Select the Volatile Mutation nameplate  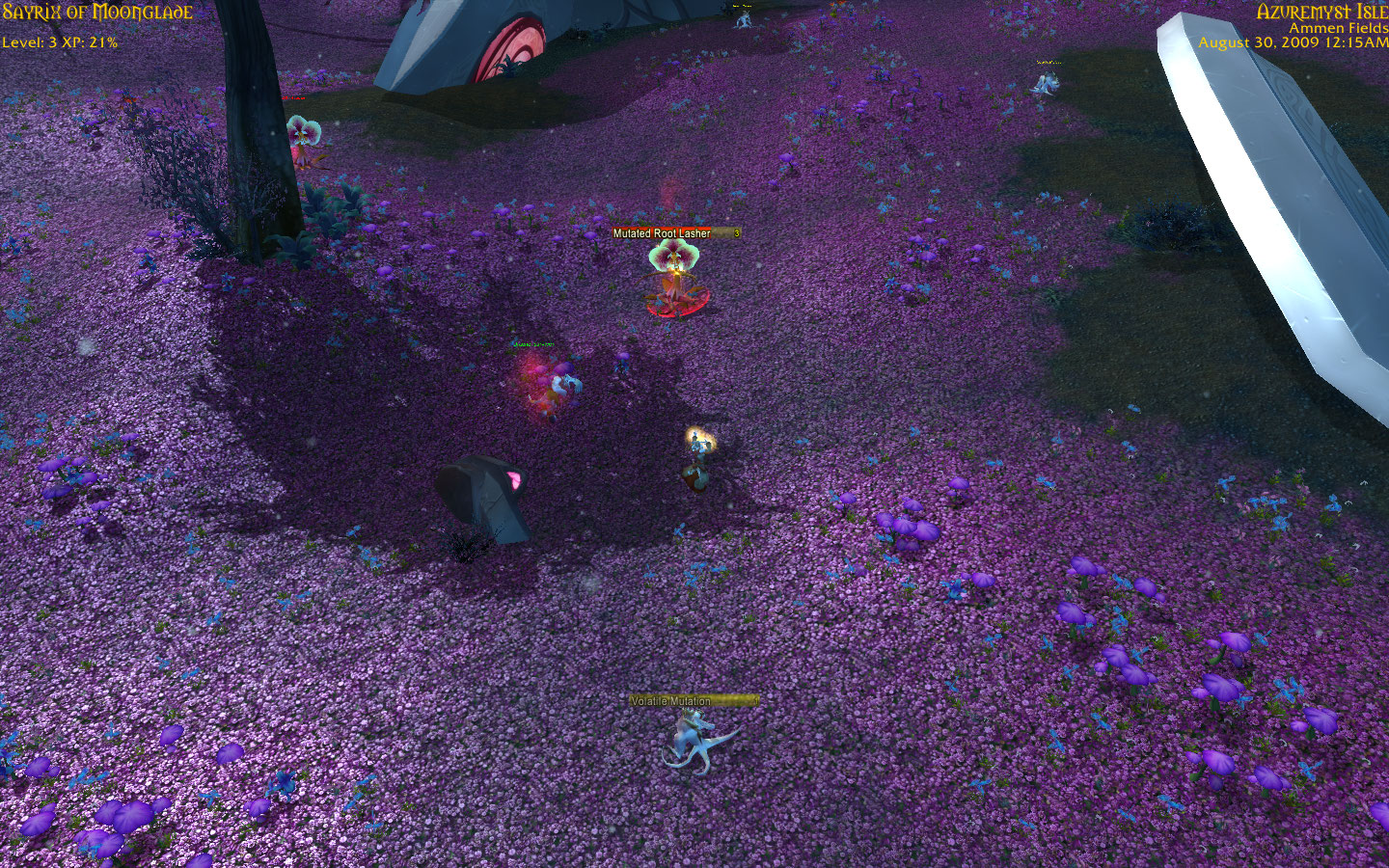pos(693,701)
